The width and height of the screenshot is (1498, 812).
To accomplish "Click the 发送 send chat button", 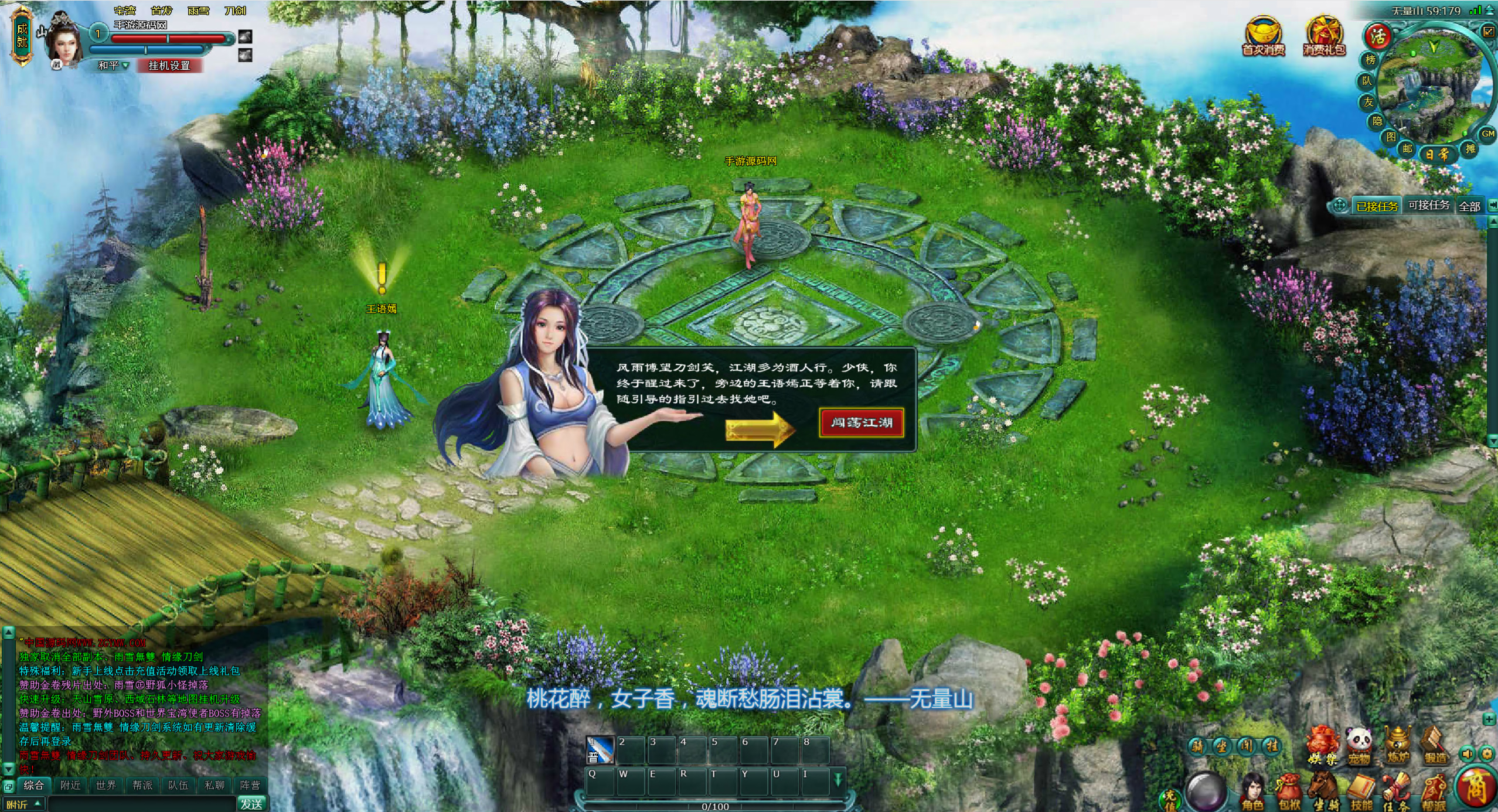I will pos(251,804).
